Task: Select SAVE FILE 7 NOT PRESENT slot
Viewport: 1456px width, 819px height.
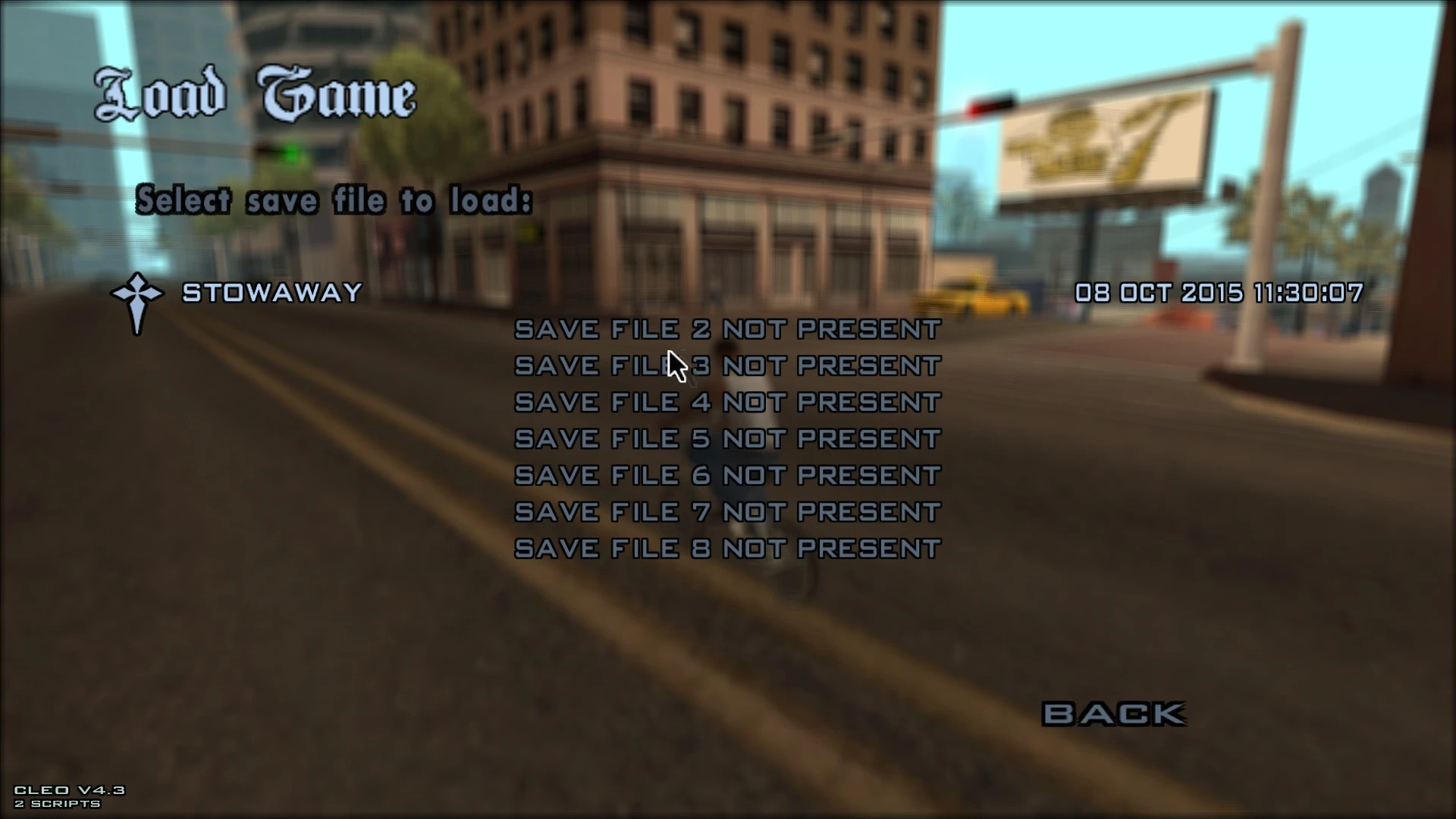Action: point(726,511)
